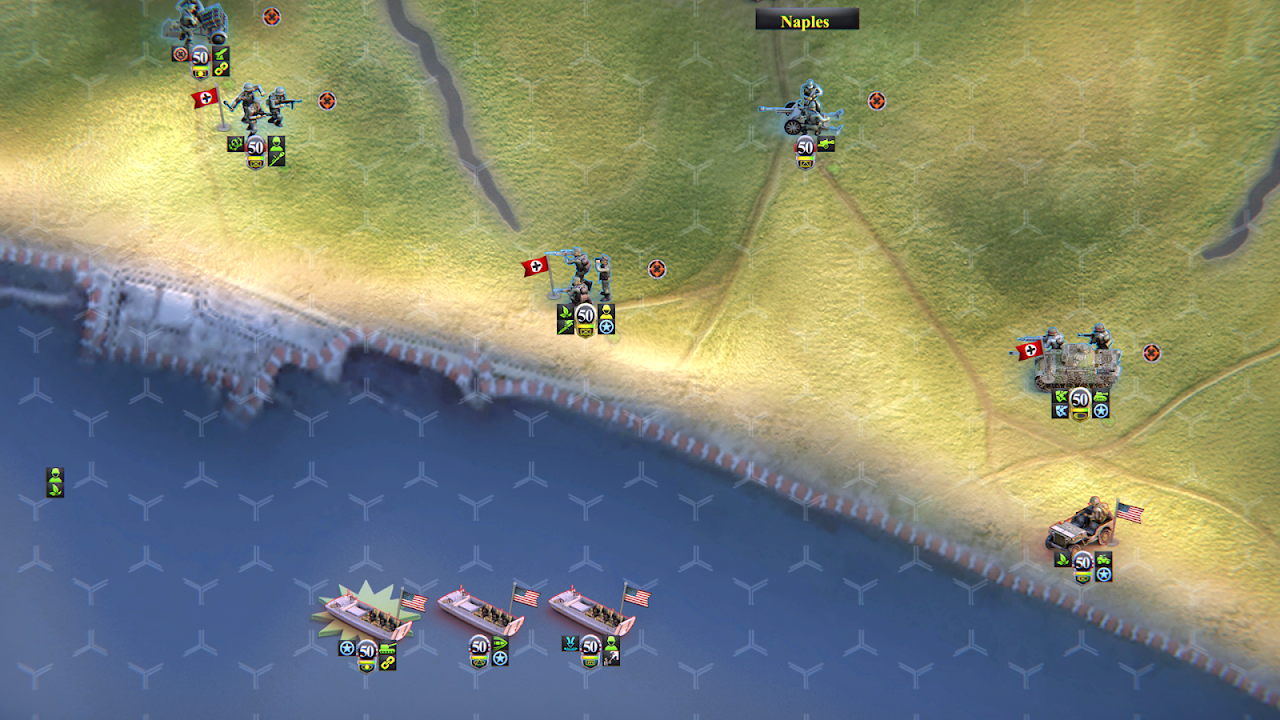Select the German towed artillery unit
1280x720 pixels.
click(x=199, y=22)
